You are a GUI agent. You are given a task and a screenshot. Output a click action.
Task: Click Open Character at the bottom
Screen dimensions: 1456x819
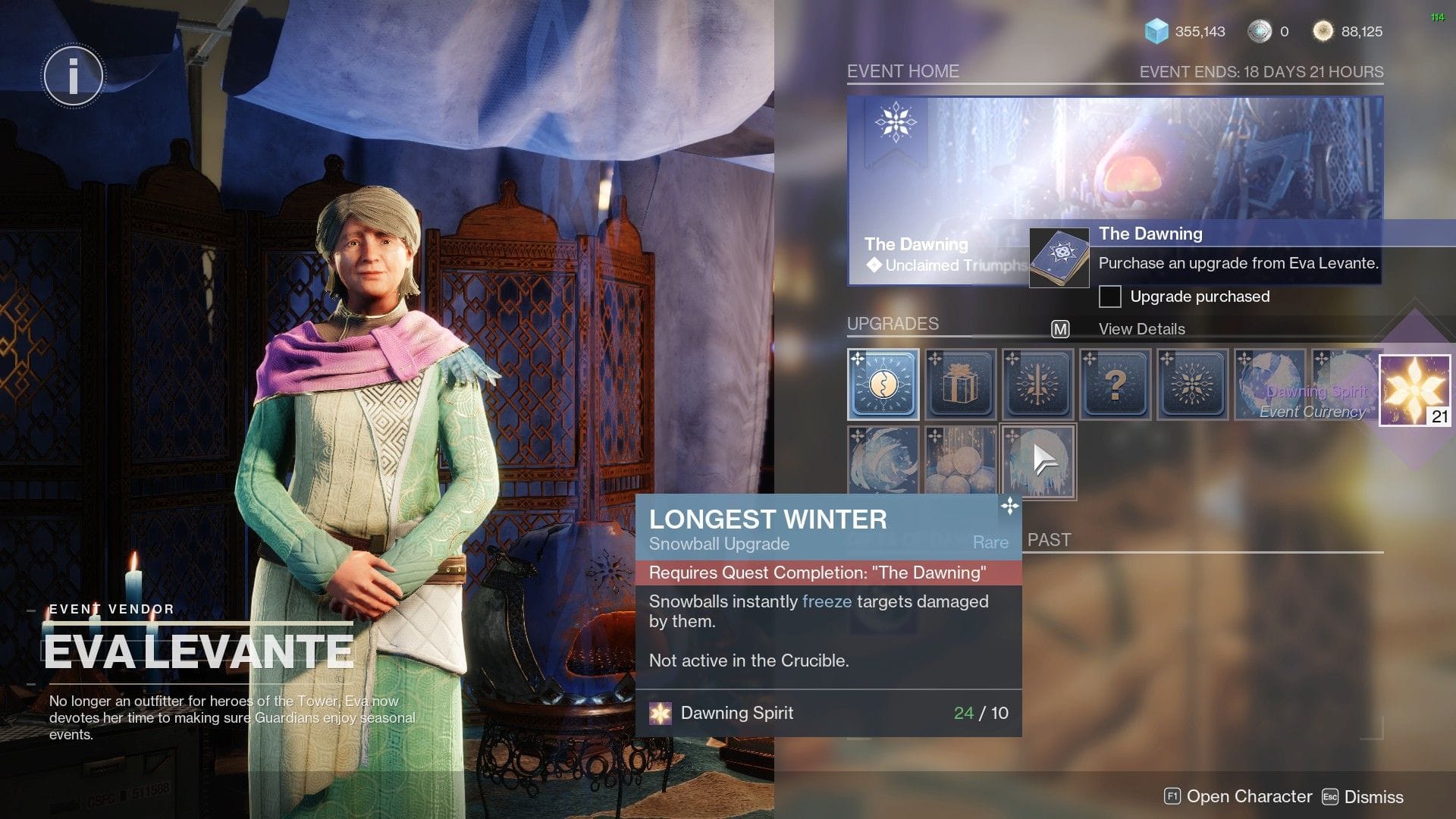click(x=1238, y=796)
